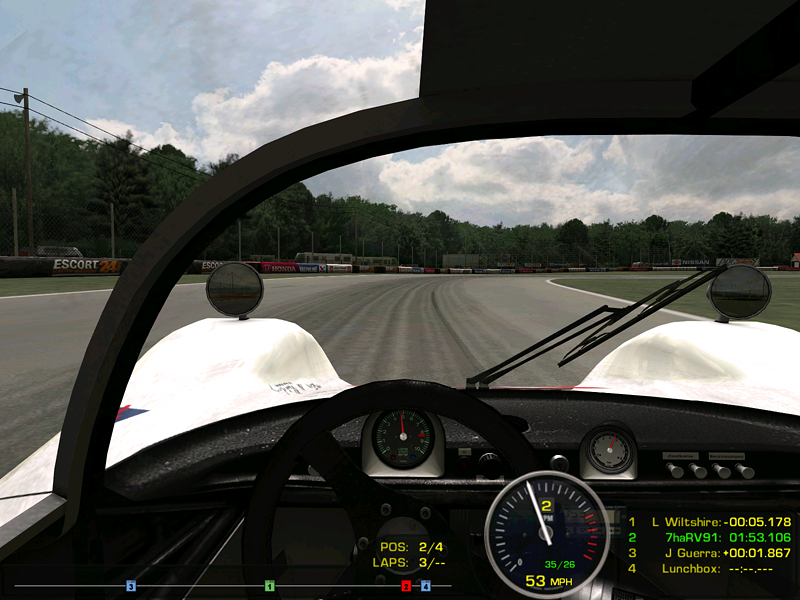The height and width of the screenshot is (600, 800).
Task: Select Lunchbox in the standings list
Action: tap(709, 569)
